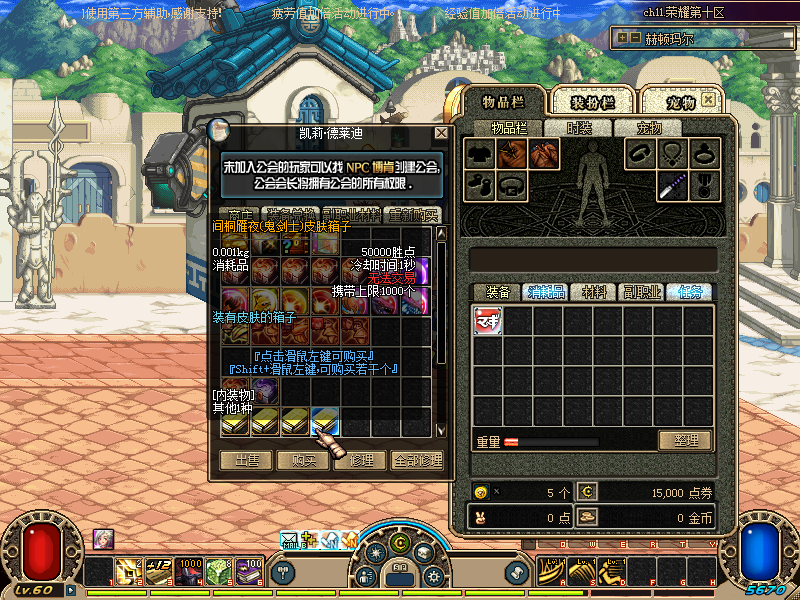Viewport: 800px width, 600px height.
Task: Sort the inventory with the 整理 button
Action: coord(685,440)
